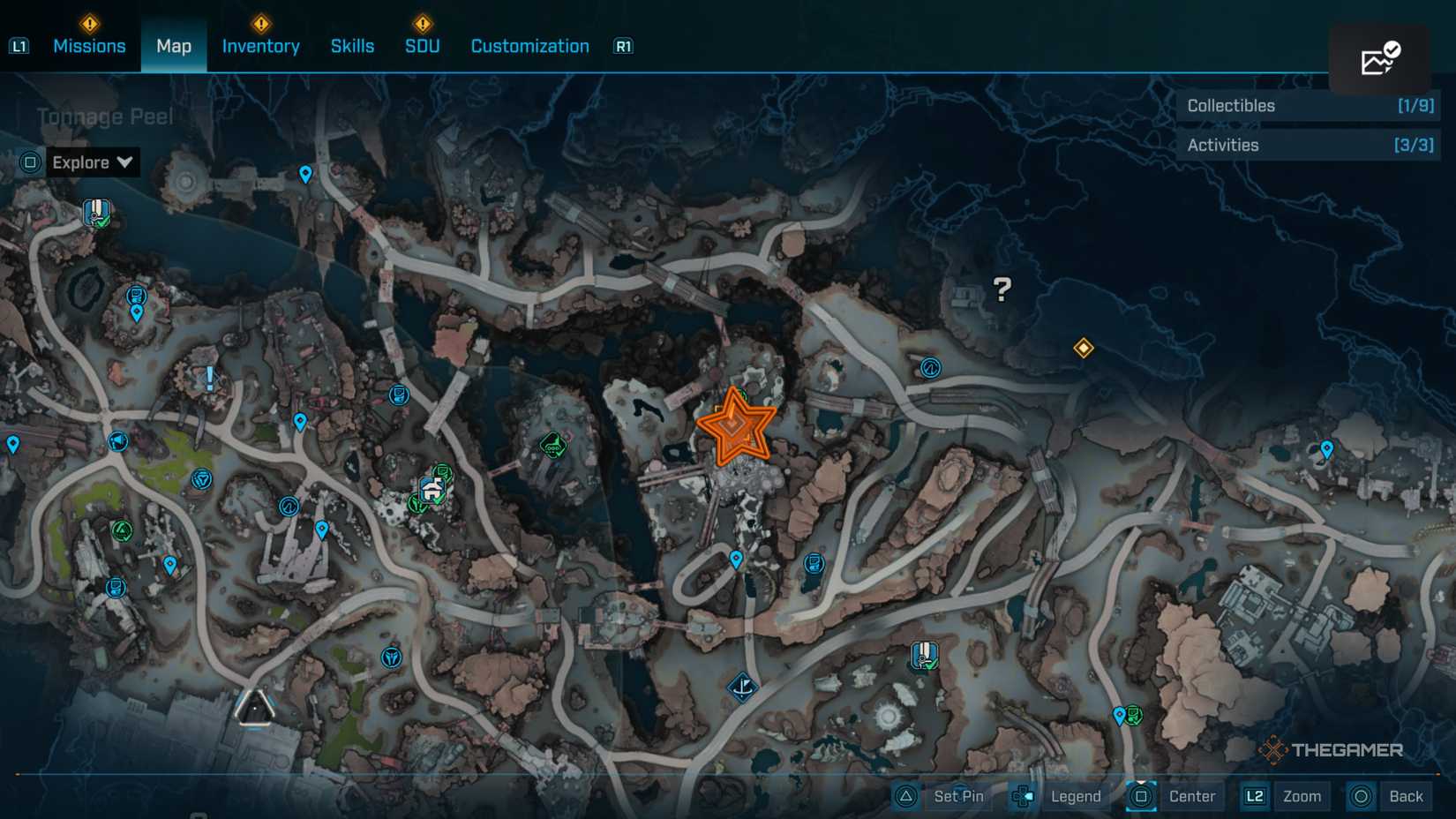Select the Map tab
Screen dimensions: 1456x819
click(x=174, y=46)
